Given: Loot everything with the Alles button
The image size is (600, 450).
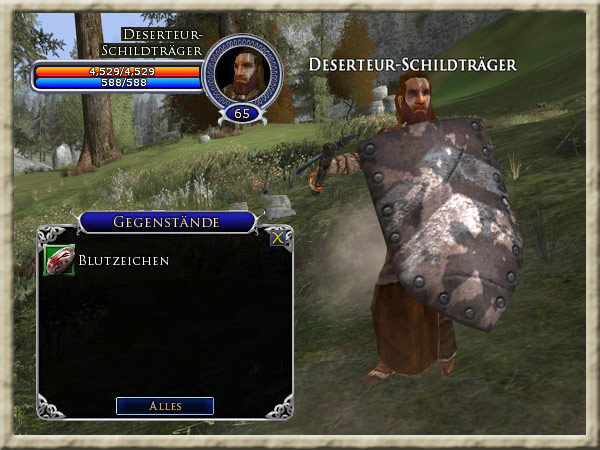Looking at the screenshot, I should coord(165,406).
